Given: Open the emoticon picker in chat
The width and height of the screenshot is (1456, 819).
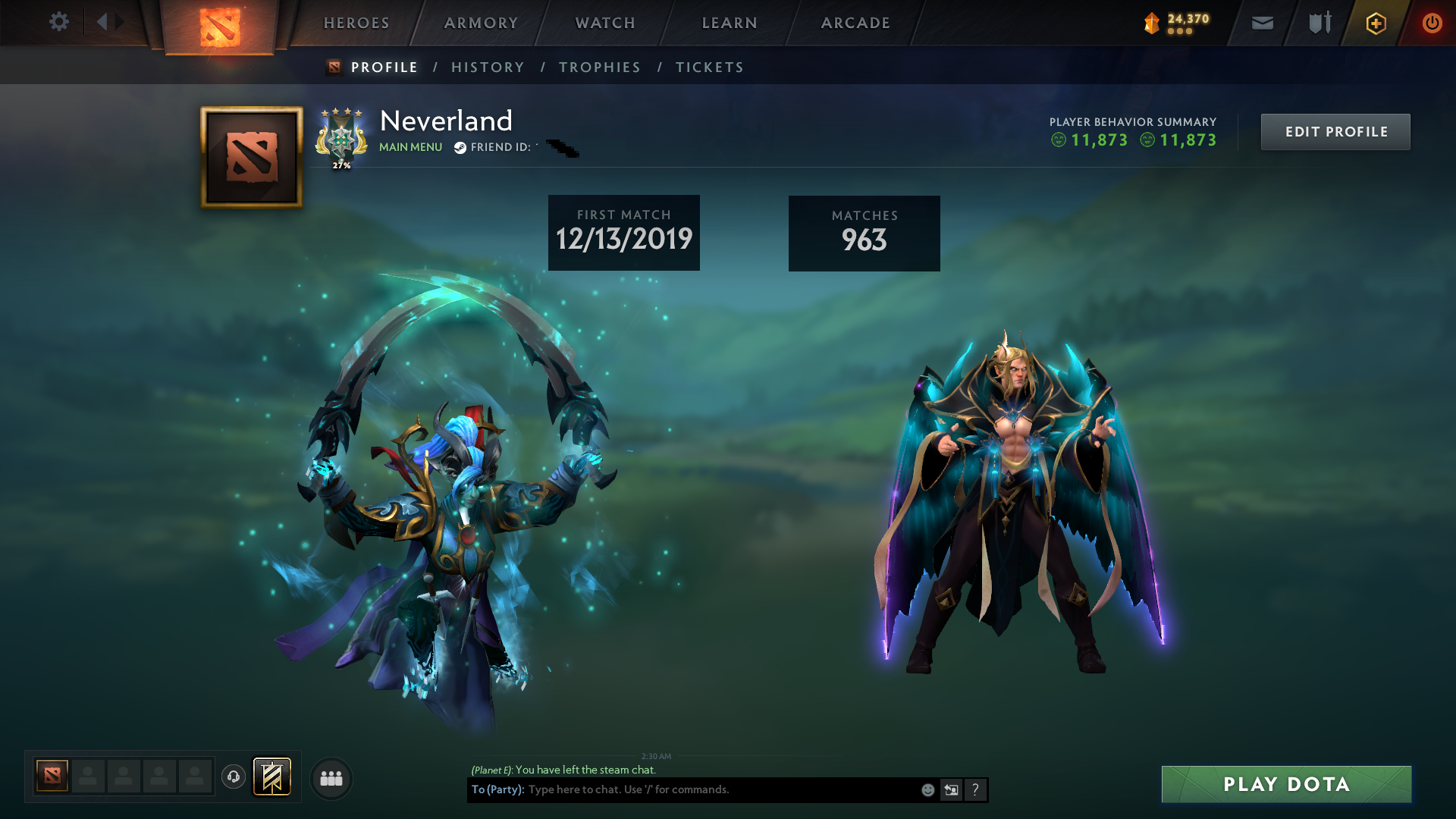Looking at the screenshot, I should click(927, 789).
